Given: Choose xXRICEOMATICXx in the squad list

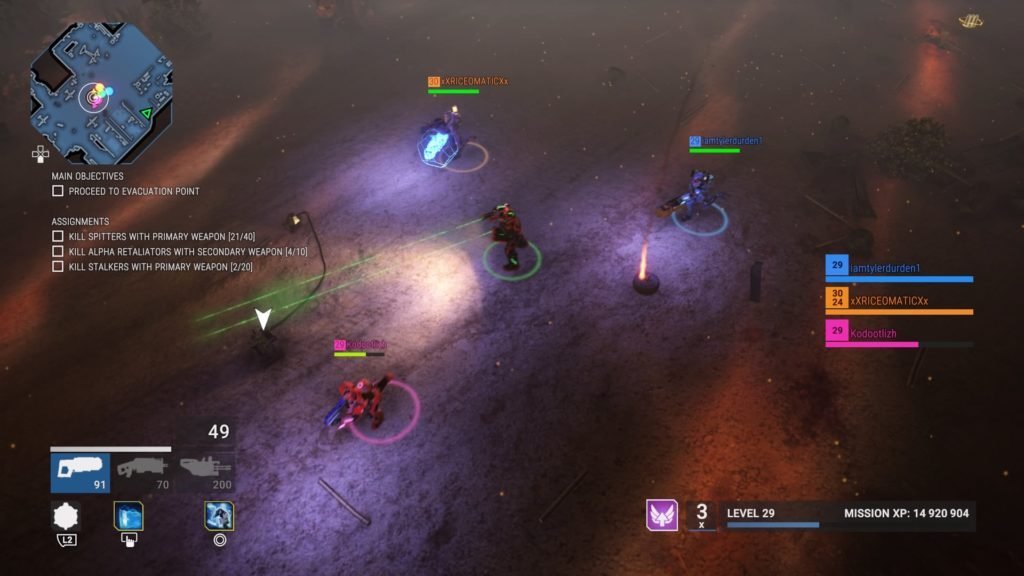Looking at the screenshot, I should click(x=897, y=300).
